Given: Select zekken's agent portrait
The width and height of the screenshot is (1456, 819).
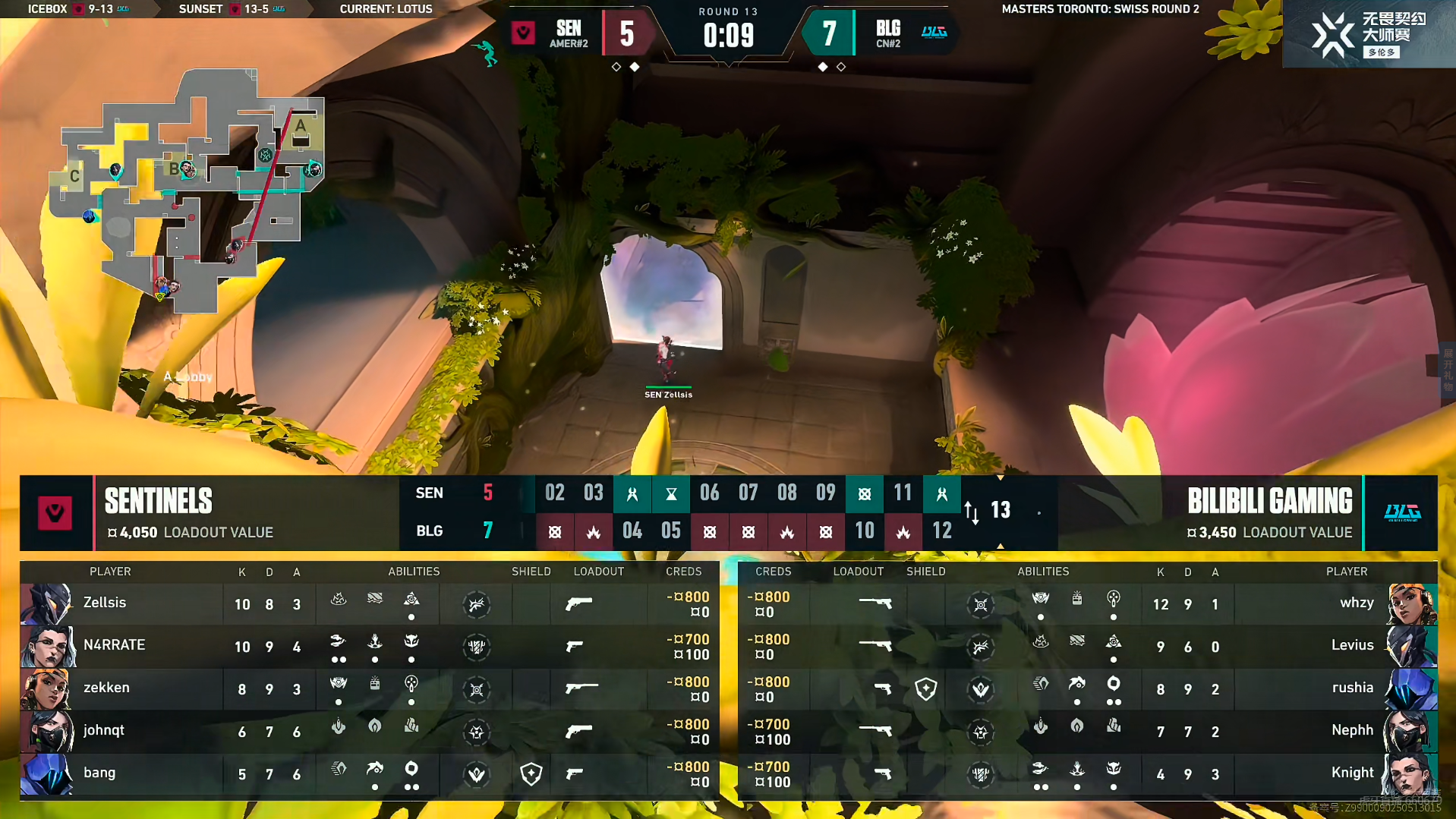Looking at the screenshot, I should point(47,689).
